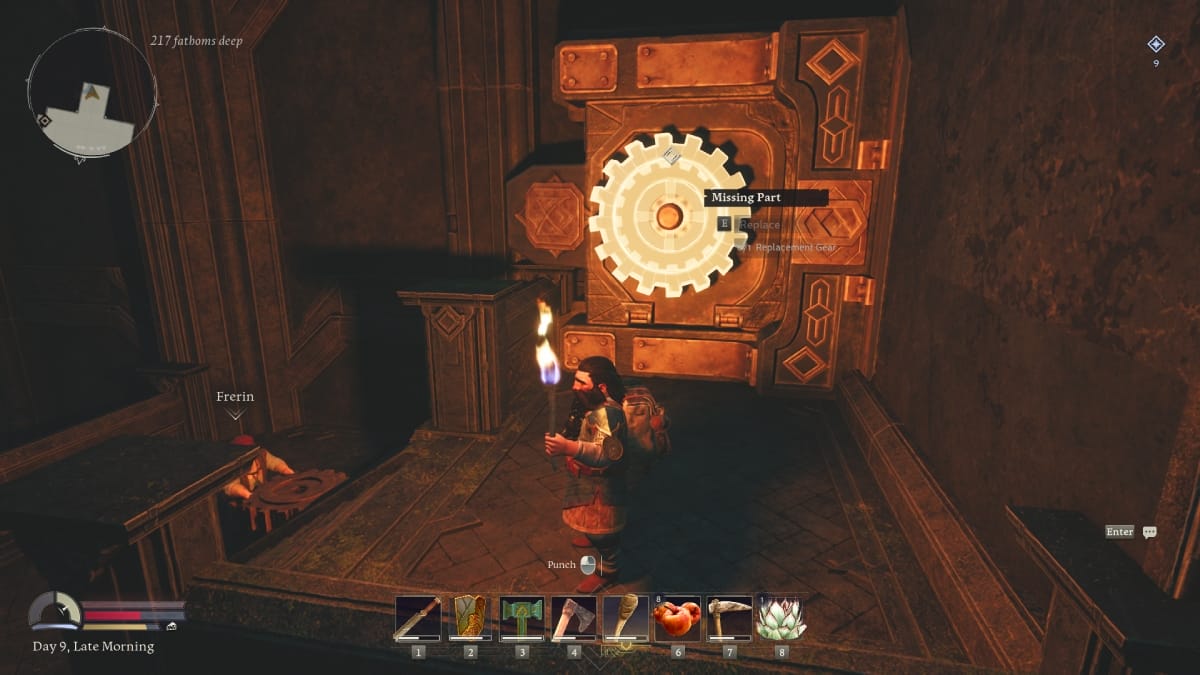
Task: Choose the white lotus flower slot
Action: tap(781, 618)
